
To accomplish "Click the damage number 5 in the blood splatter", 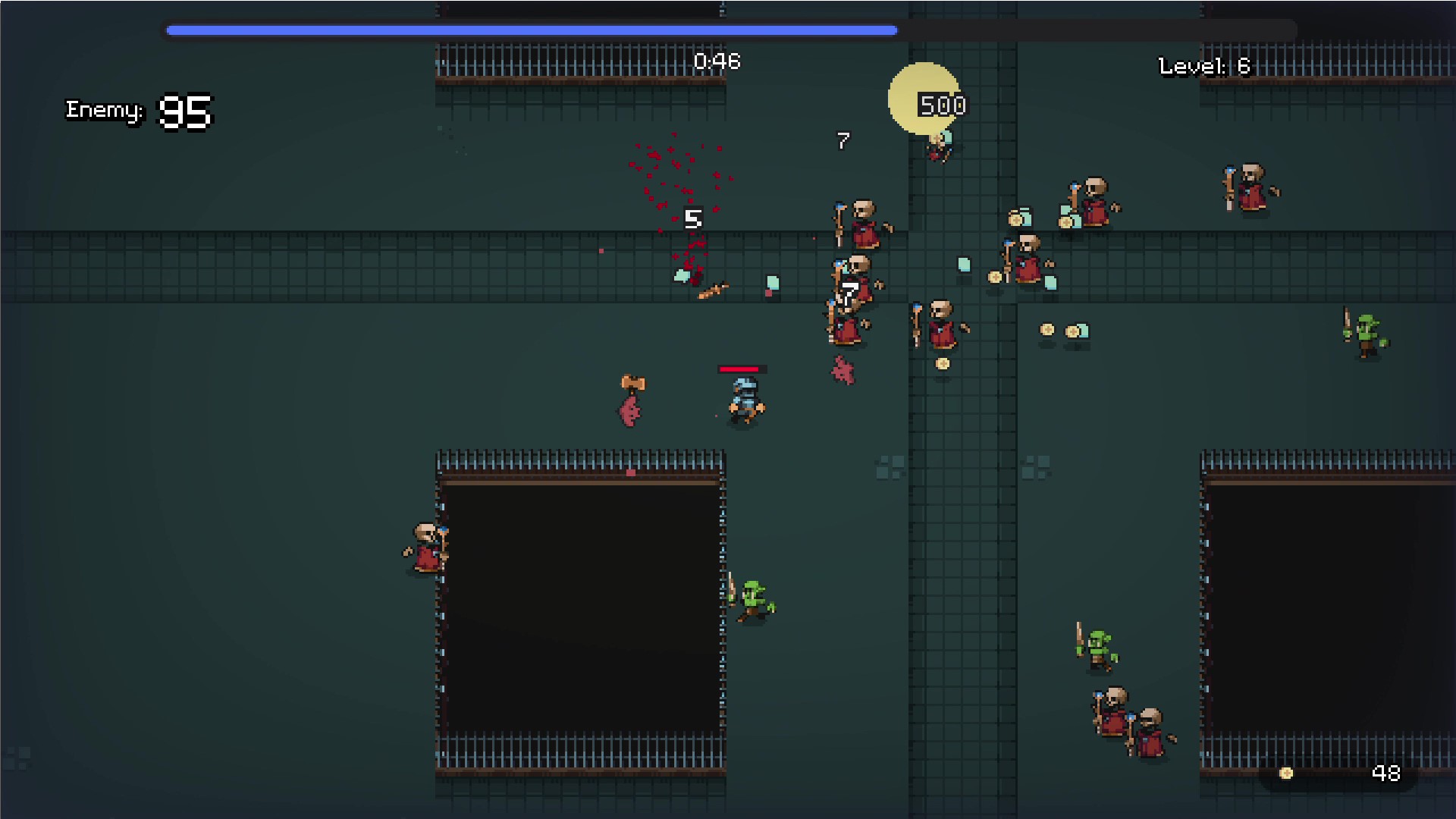I will point(692,220).
